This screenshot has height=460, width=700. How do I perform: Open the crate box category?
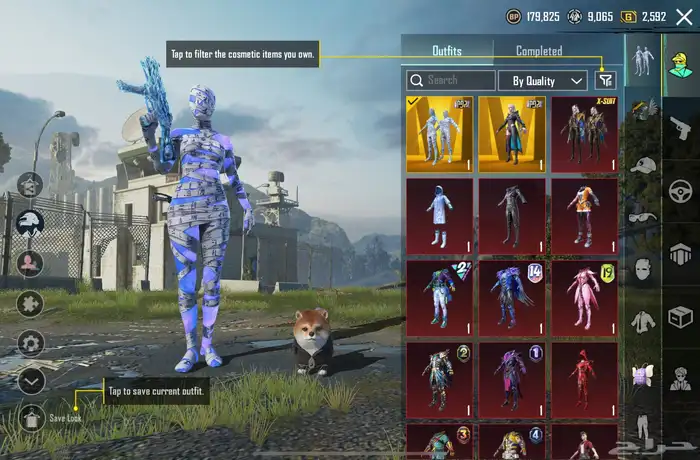point(681,317)
